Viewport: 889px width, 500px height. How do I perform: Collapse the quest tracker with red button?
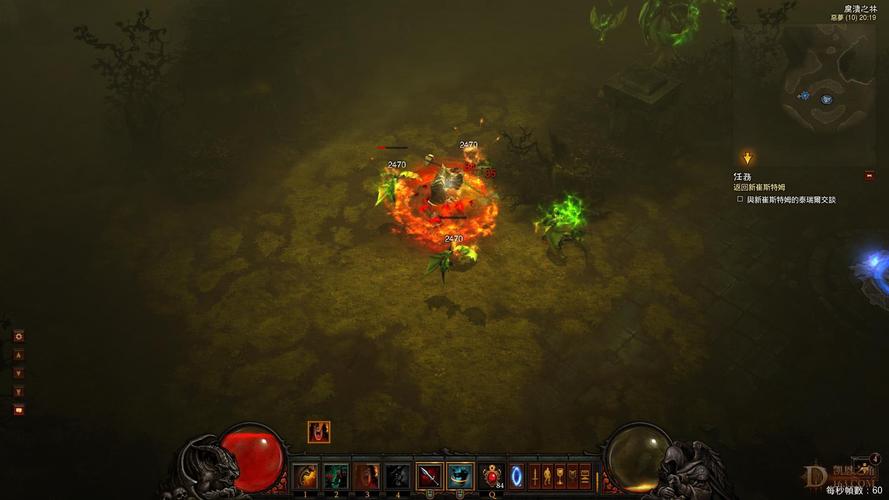tap(869, 175)
